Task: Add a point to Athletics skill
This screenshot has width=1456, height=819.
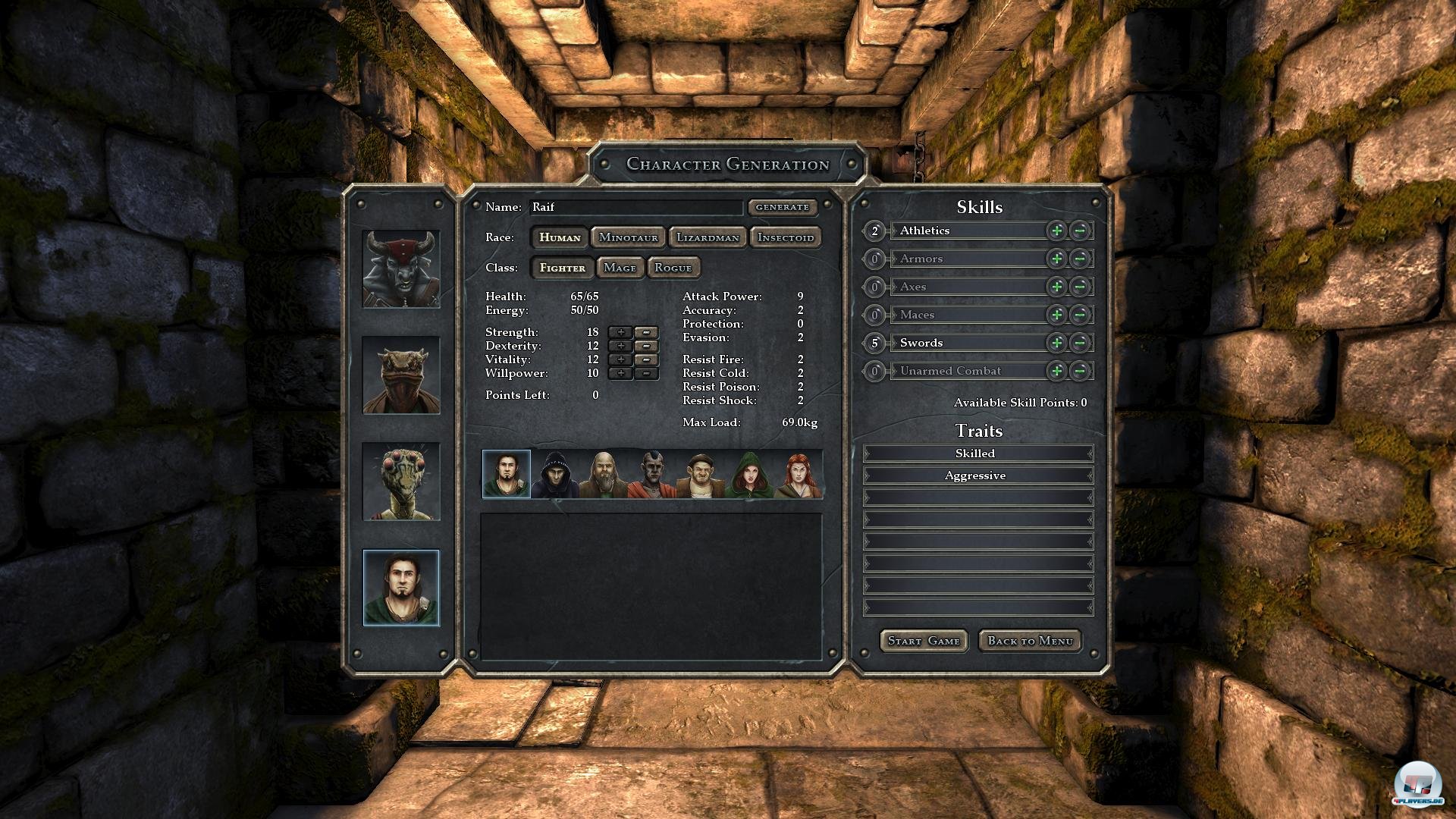Action: click(1056, 231)
